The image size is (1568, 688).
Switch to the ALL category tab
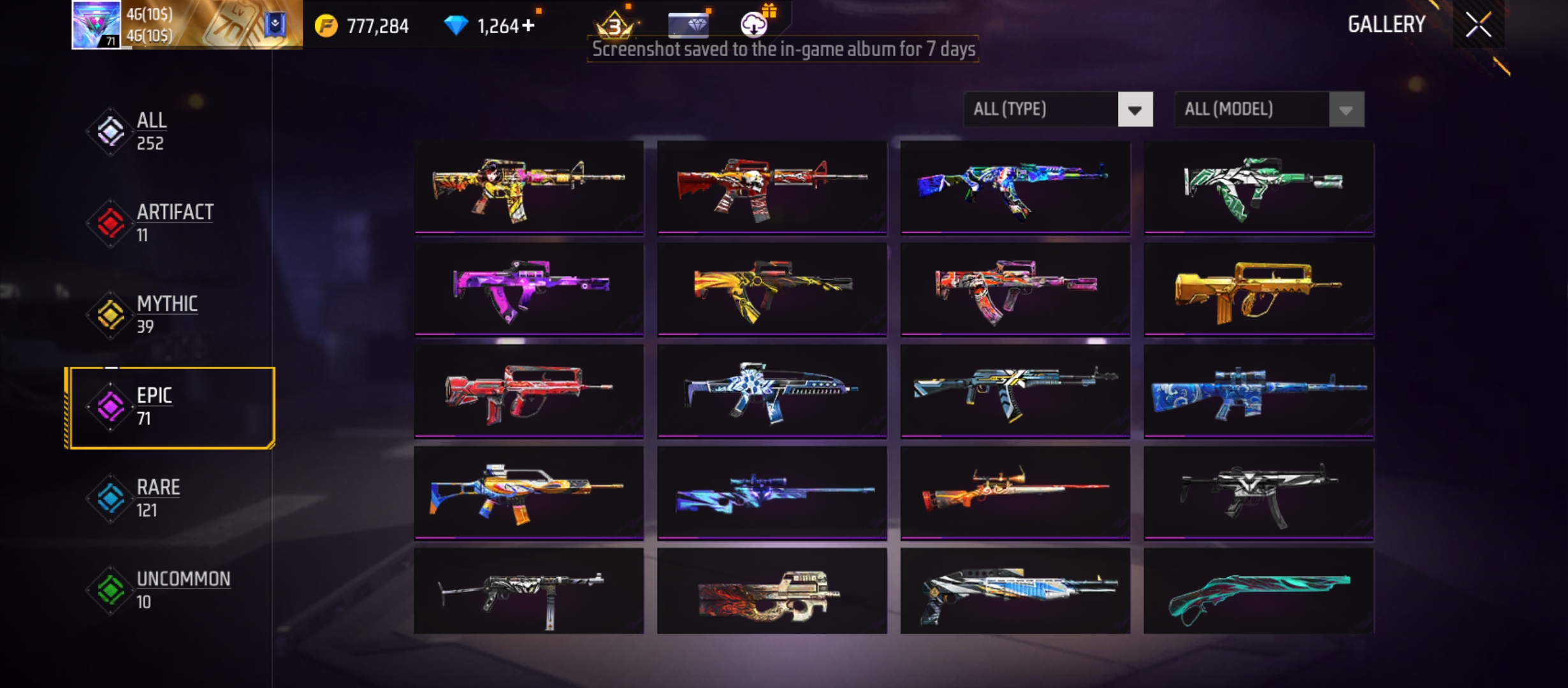click(152, 131)
